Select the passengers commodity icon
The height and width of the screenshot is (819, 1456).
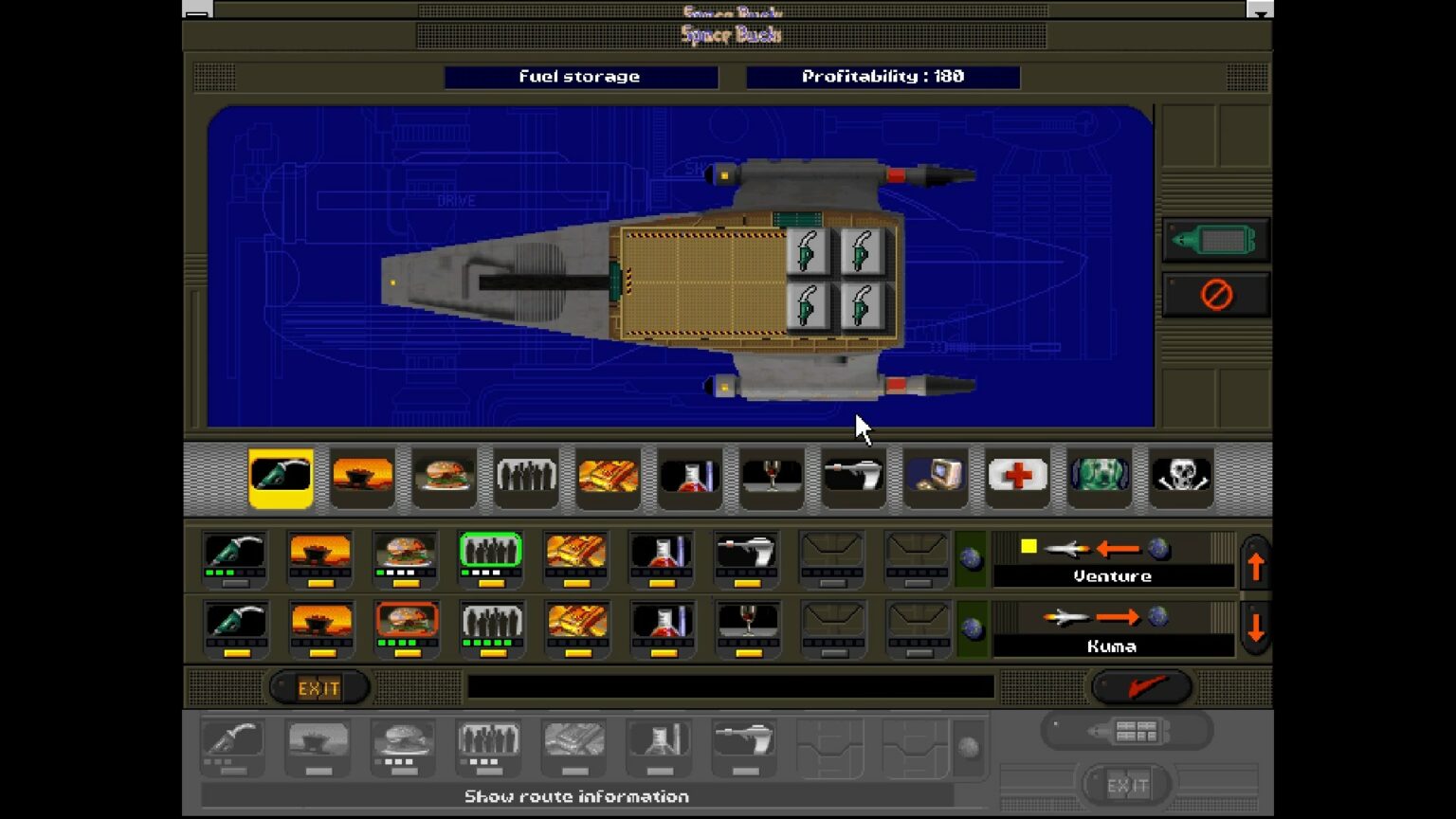click(x=526, y=479)
